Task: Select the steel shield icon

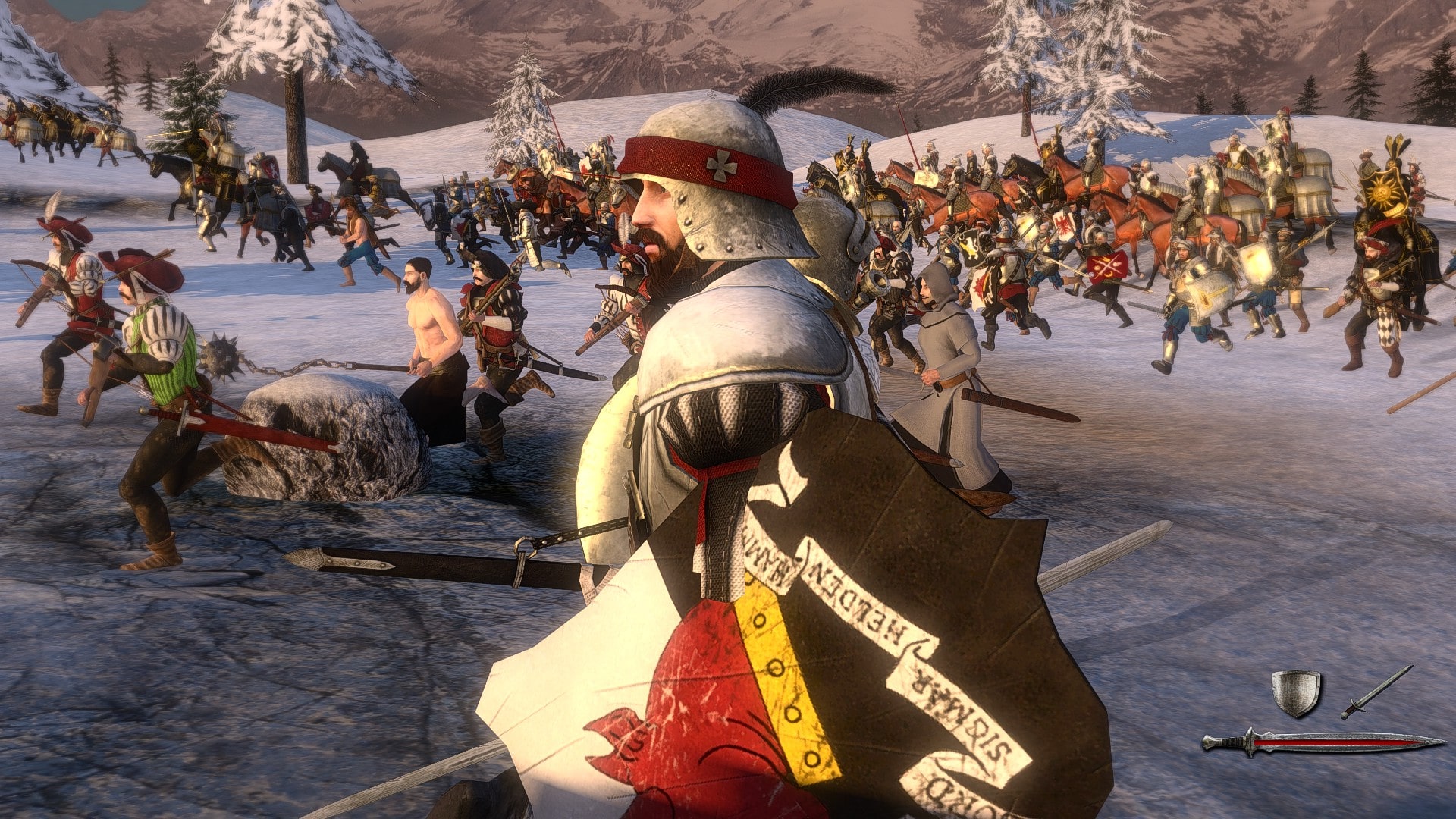Action: [1295, 692]
